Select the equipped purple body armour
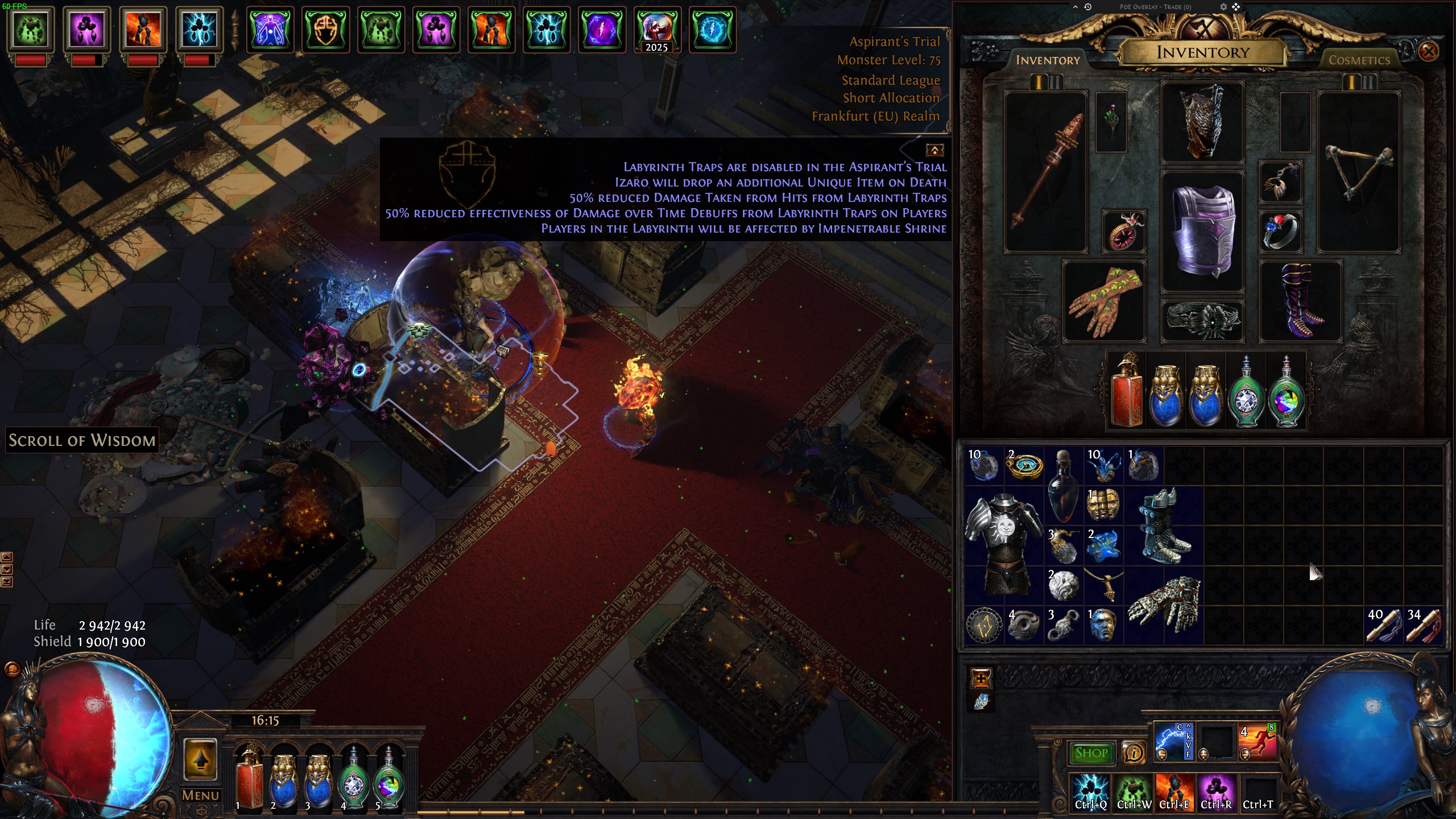 point(1203,231)
